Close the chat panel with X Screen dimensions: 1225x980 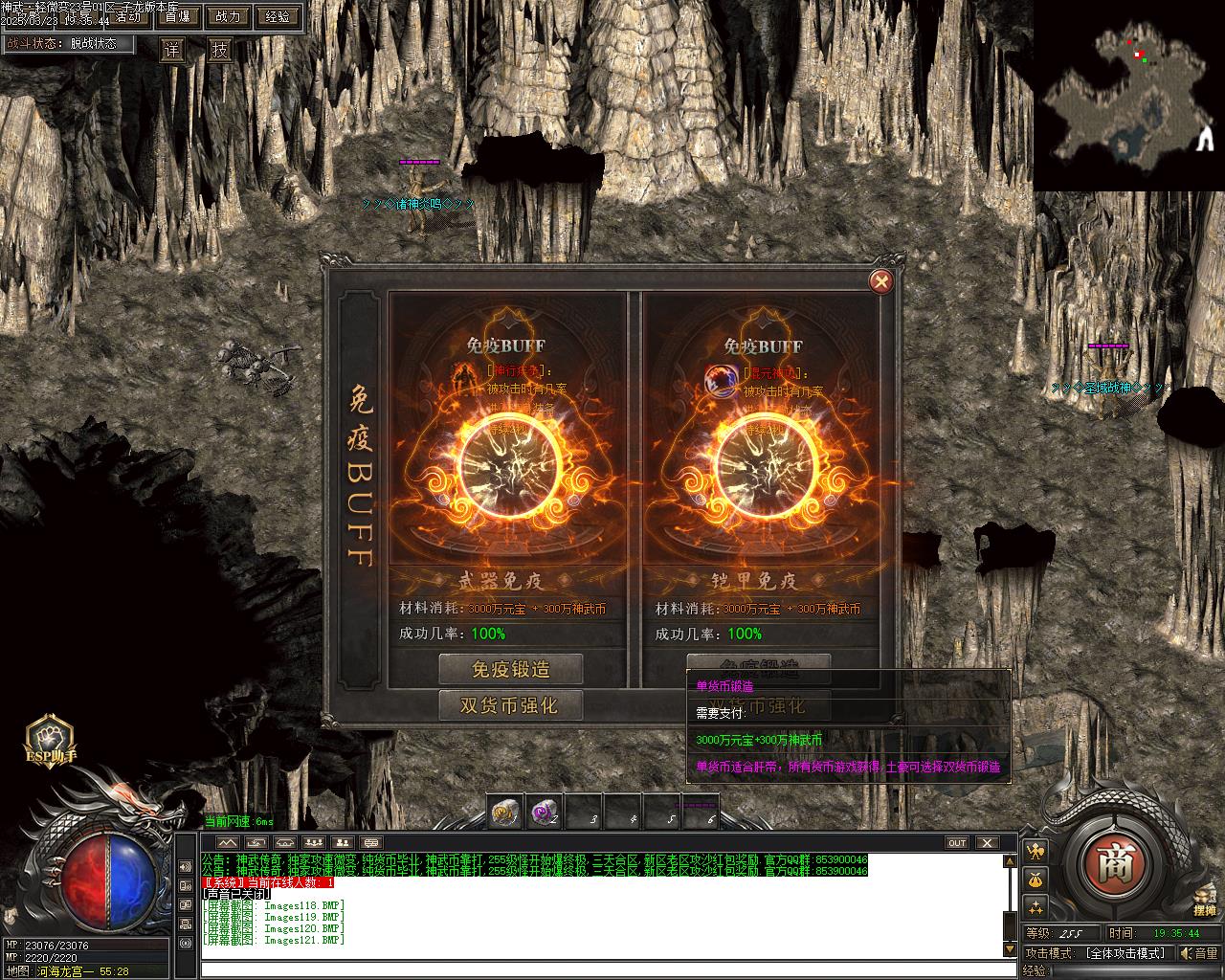(x=986, y=843)
